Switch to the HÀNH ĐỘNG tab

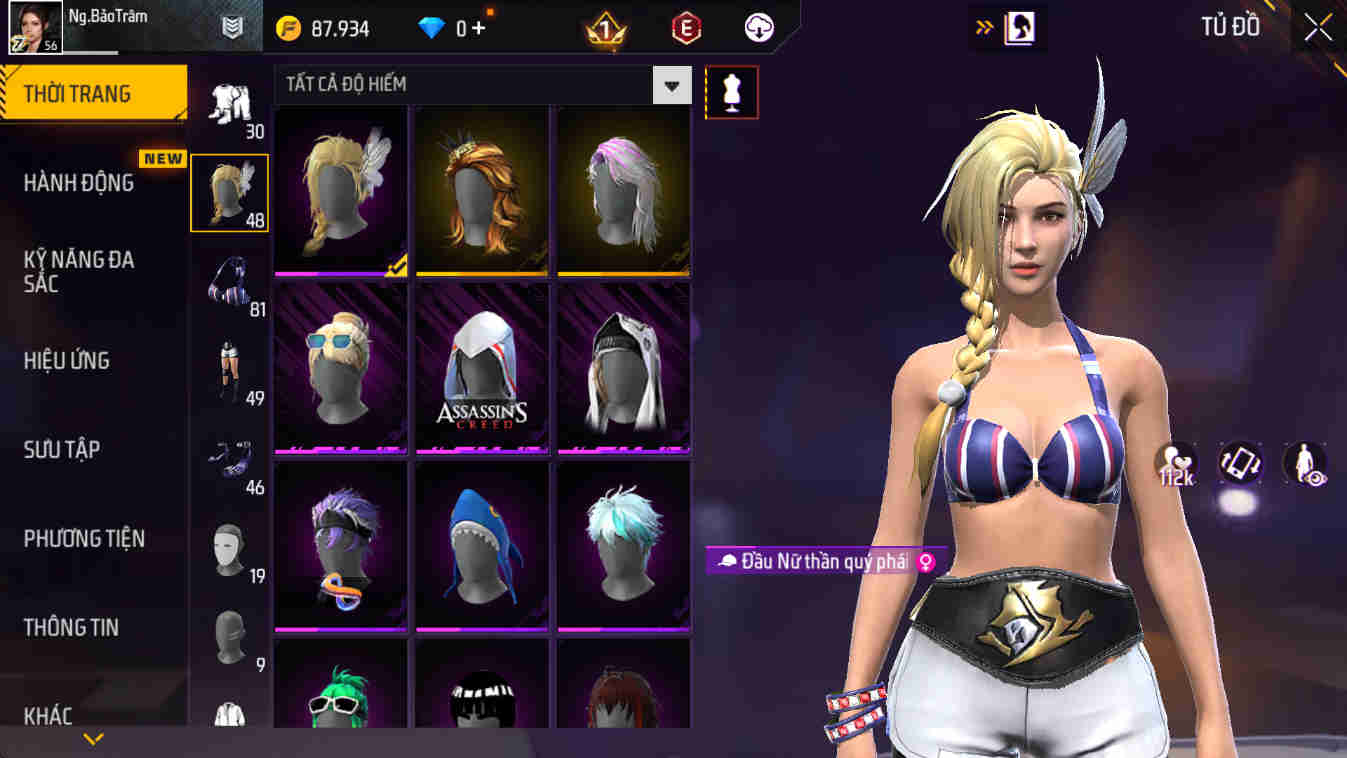pyautogui.click(x=80, y=181)
